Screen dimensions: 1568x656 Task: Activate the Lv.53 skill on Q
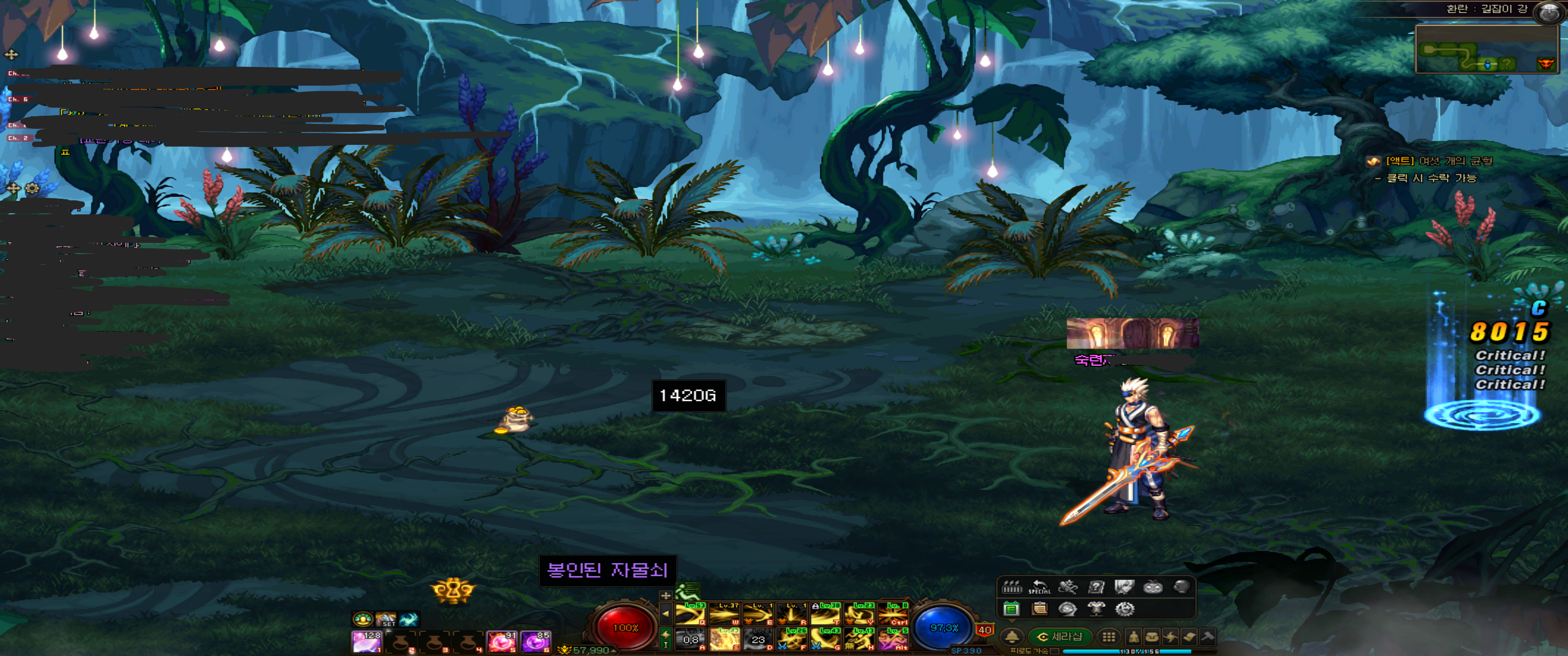tap(690, 614)
